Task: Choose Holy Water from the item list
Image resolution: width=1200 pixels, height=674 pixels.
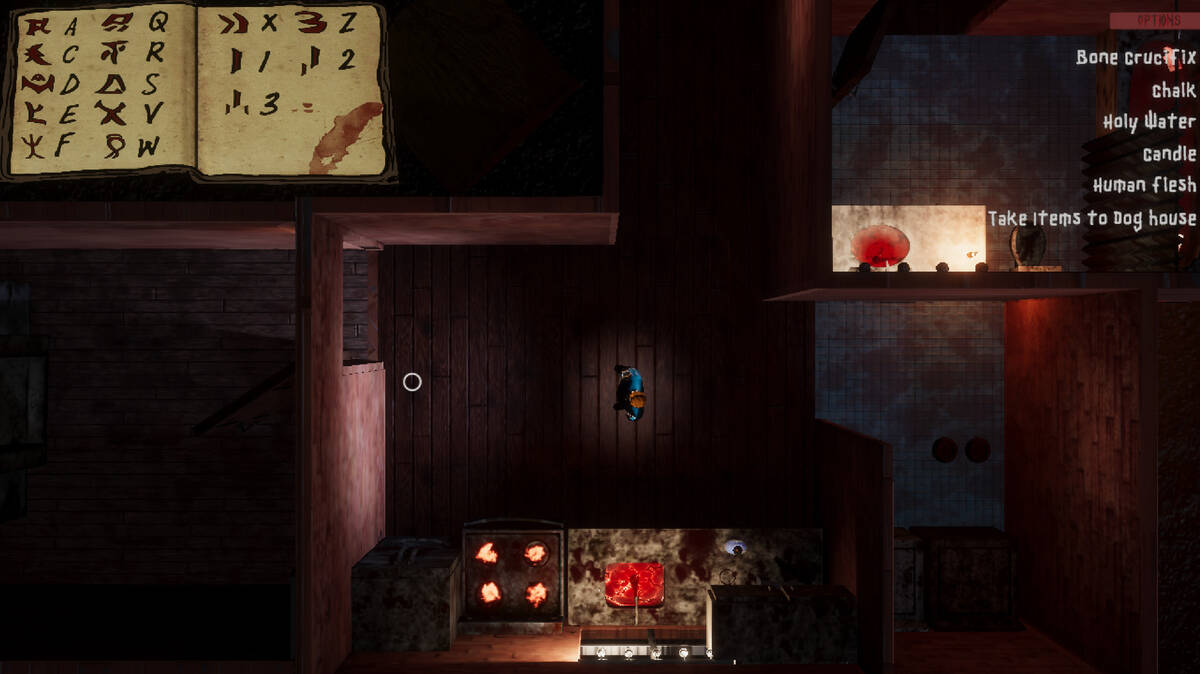Action: click(x=1149, y=121)
